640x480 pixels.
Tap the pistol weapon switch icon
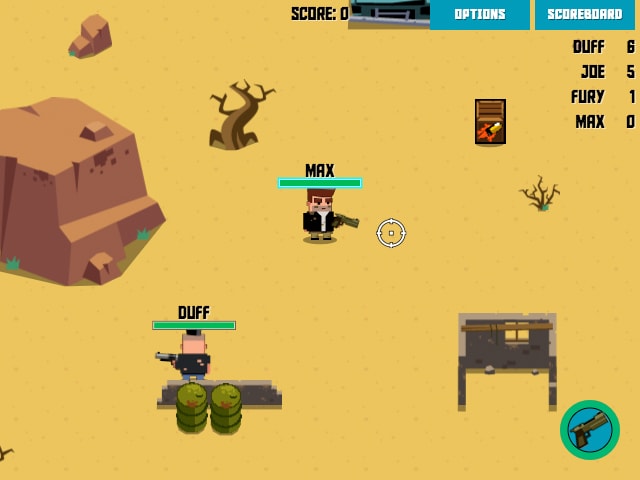[x=590, y=430]
